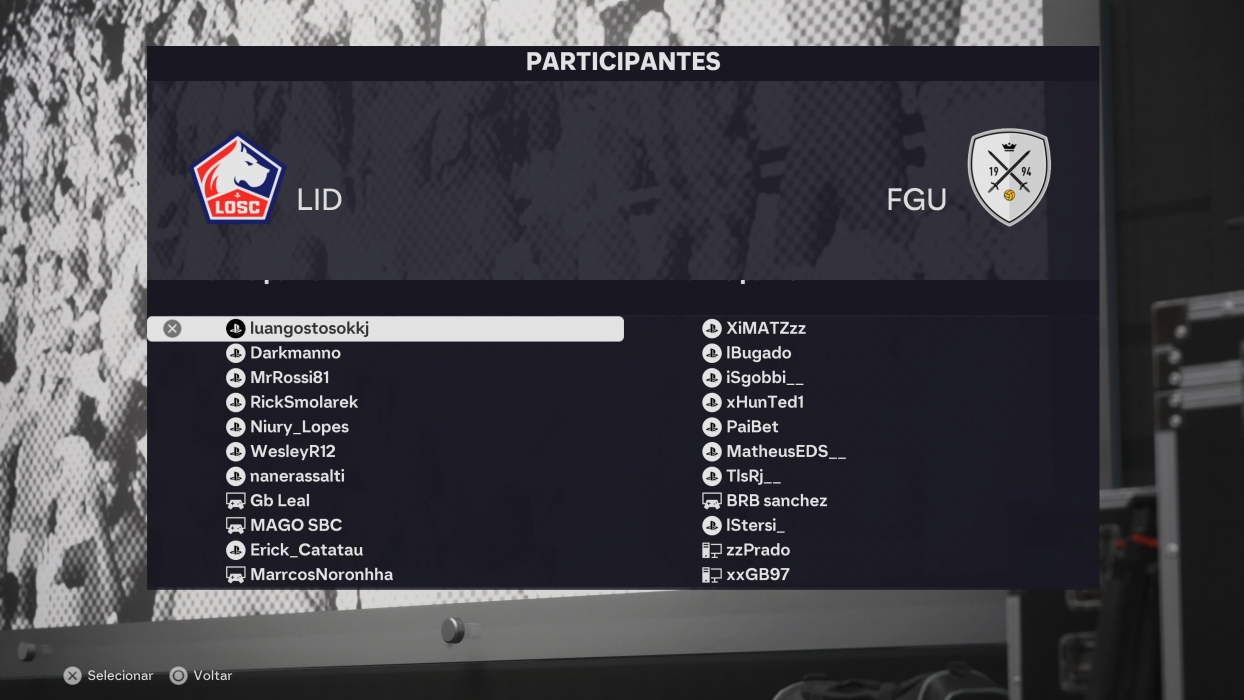This screenshot has height=700, width=1244.
Task: Select participant luangostosokkj in the list
Action: 309,328
